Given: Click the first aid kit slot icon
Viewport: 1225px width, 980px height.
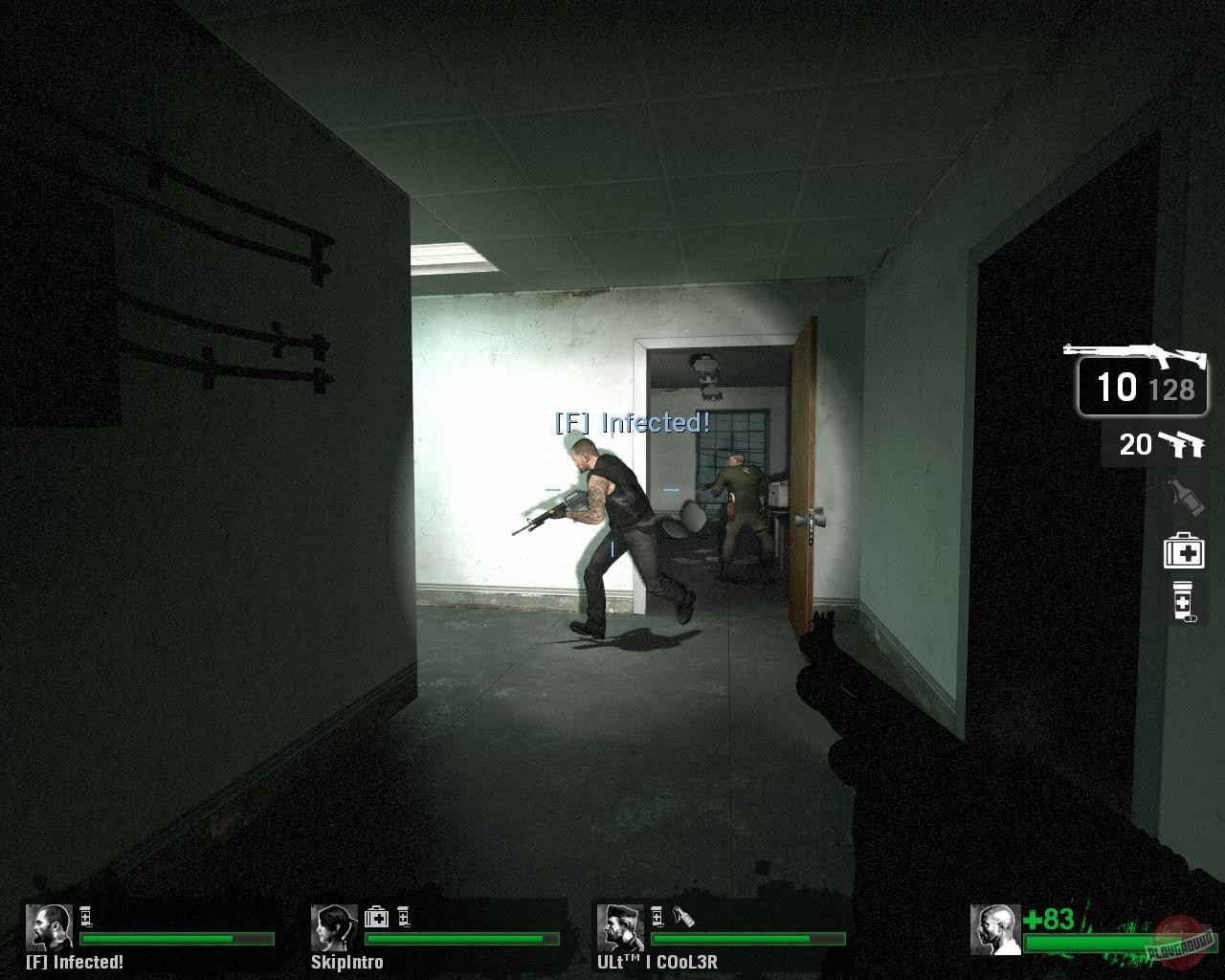Looking at the screenshot, I should [1185, 549].
